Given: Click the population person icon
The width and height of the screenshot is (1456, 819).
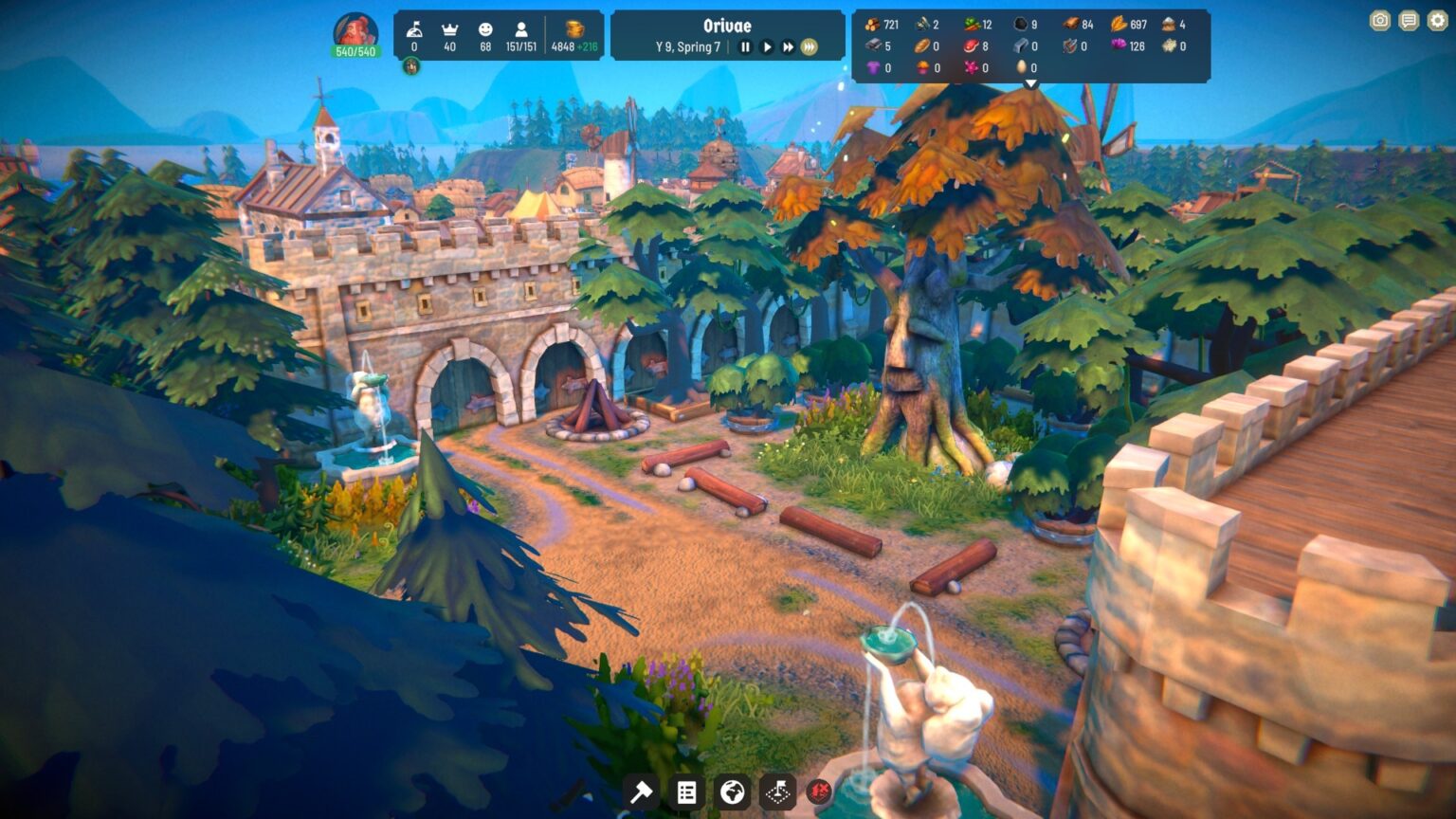Looking at the screenshot, I should [520, 29].
